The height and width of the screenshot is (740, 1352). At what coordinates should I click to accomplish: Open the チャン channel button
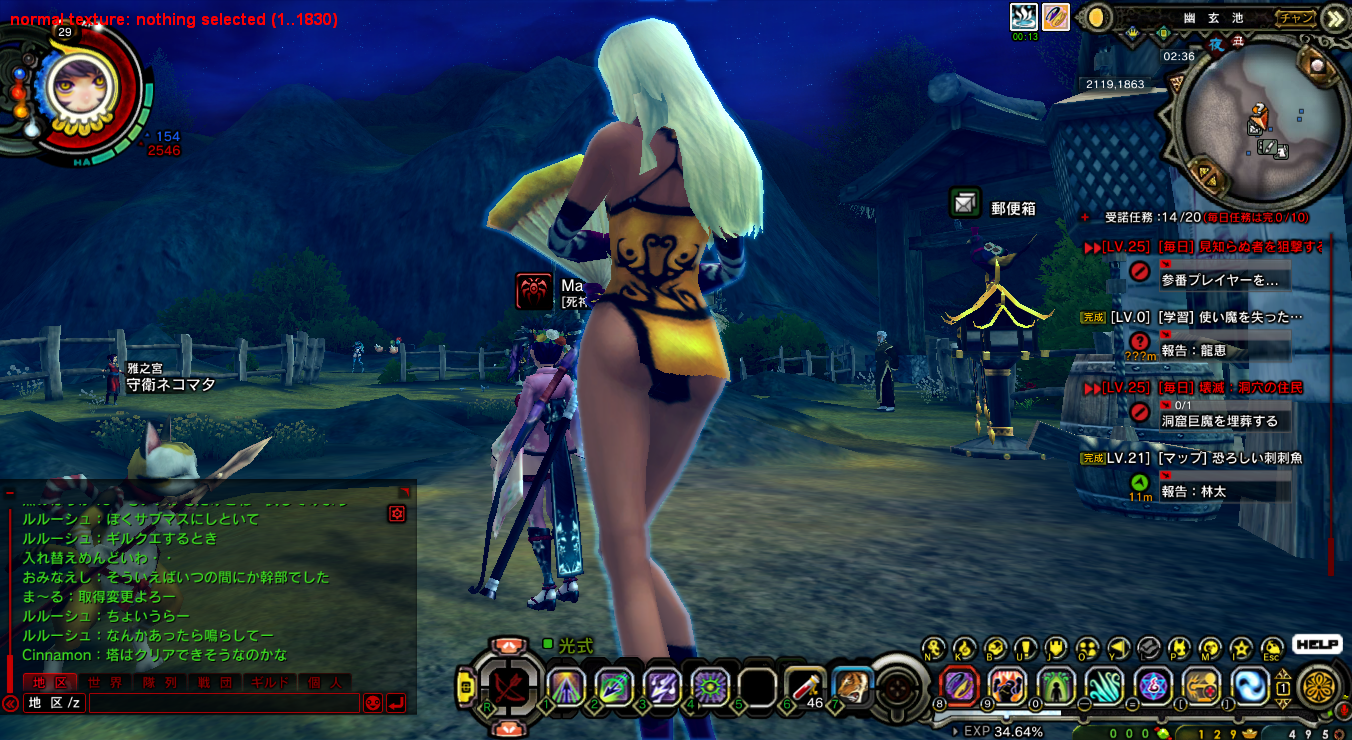[1296, 17]
